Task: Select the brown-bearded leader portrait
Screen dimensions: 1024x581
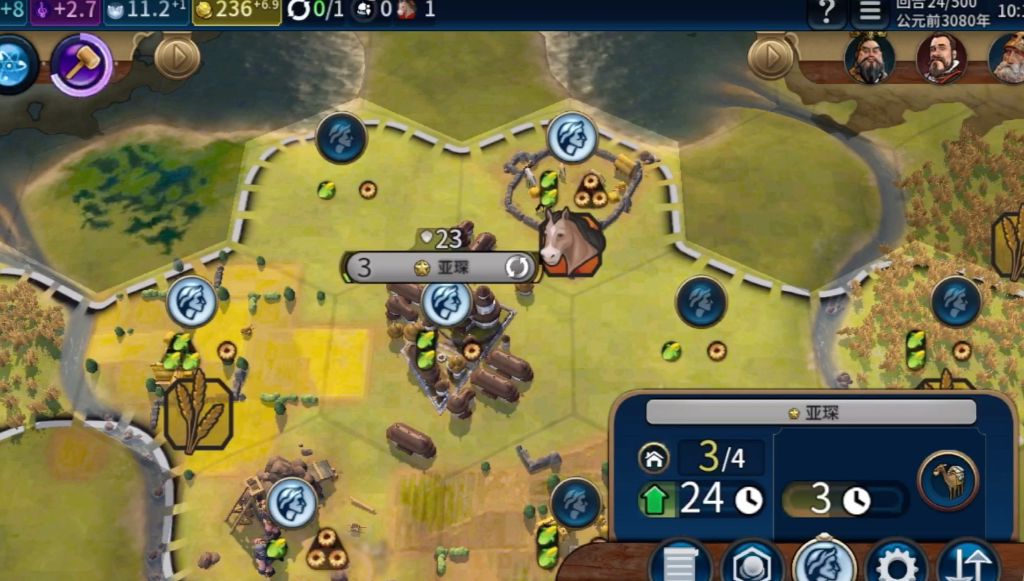Action: 940,58
